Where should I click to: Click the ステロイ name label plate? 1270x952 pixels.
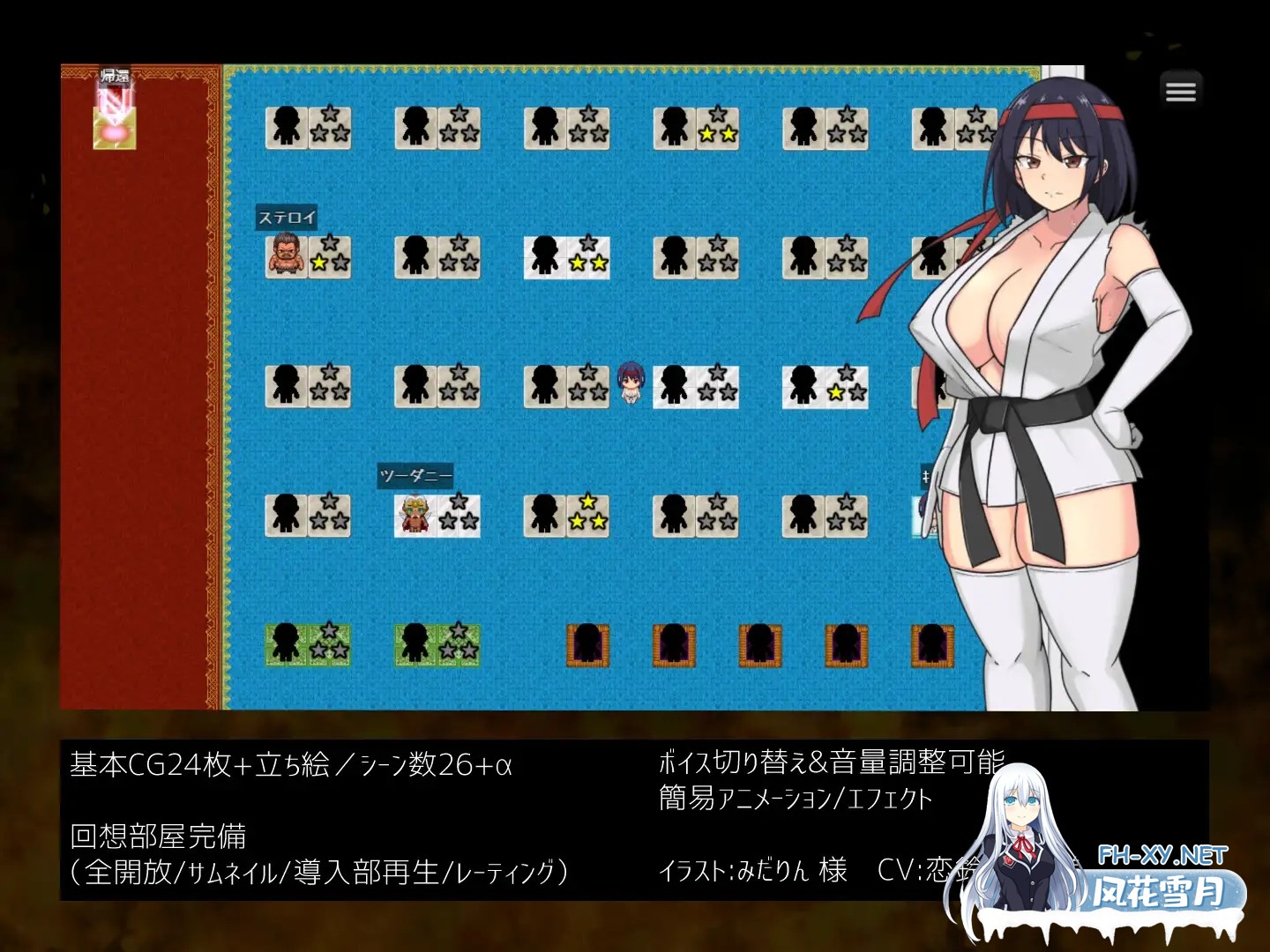pyautogui.click(x=287, y=217)
